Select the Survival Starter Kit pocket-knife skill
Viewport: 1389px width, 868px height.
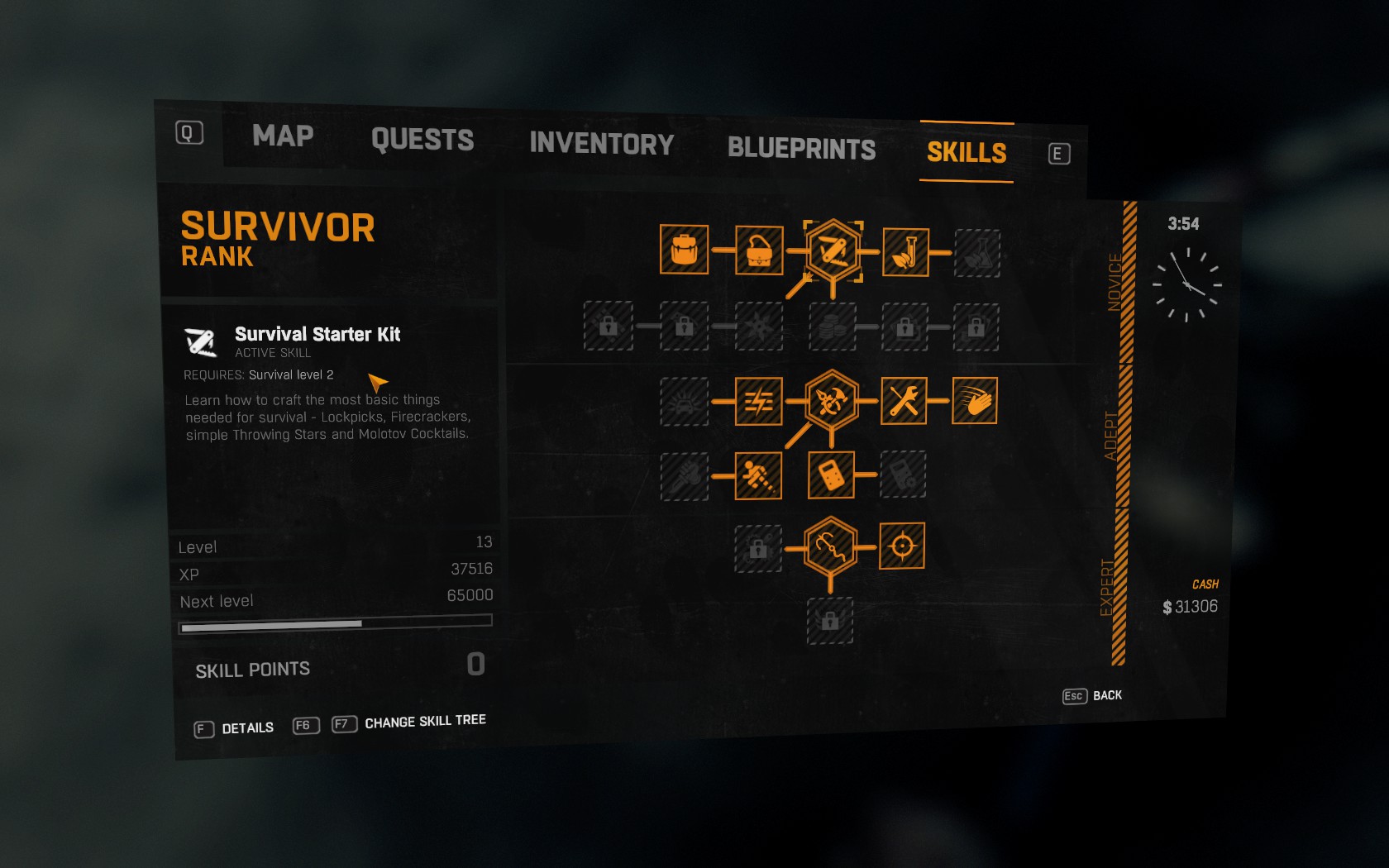[833, 250]
